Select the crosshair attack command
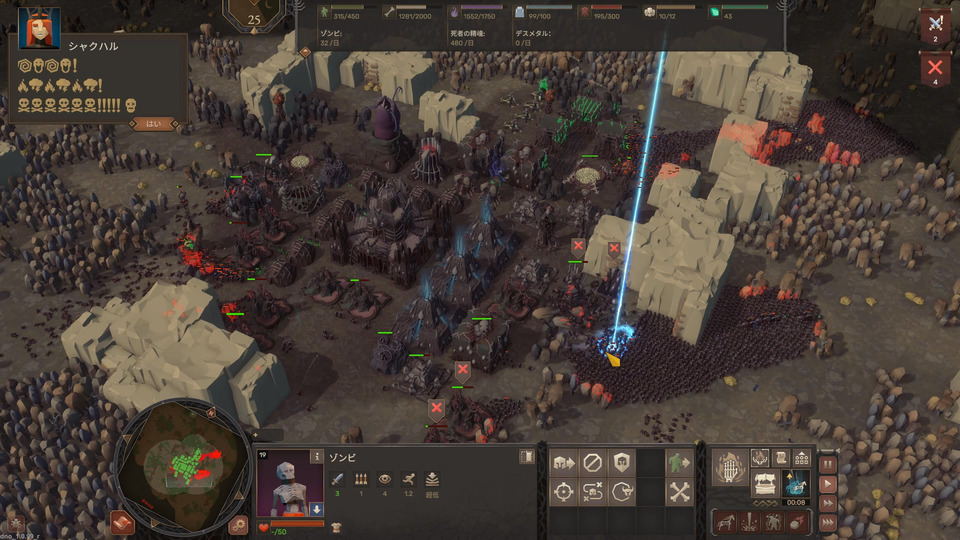960x540 pixels. tap(563, 492)
